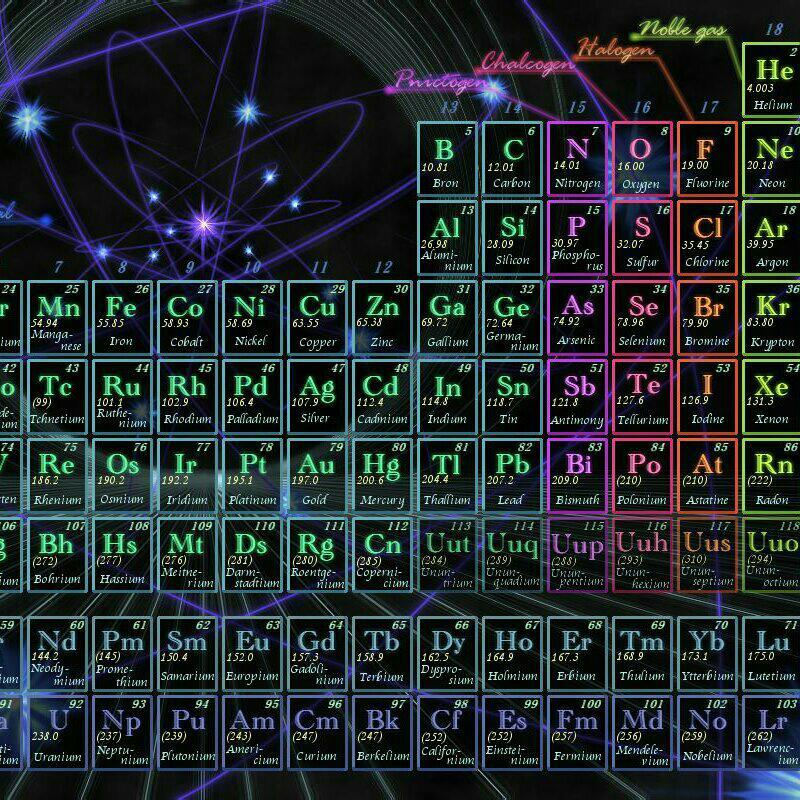Pick the Phosphorus tile
The height and width of the screenshot is (800, 800).
pyautogui.click(x=577, y=237)
